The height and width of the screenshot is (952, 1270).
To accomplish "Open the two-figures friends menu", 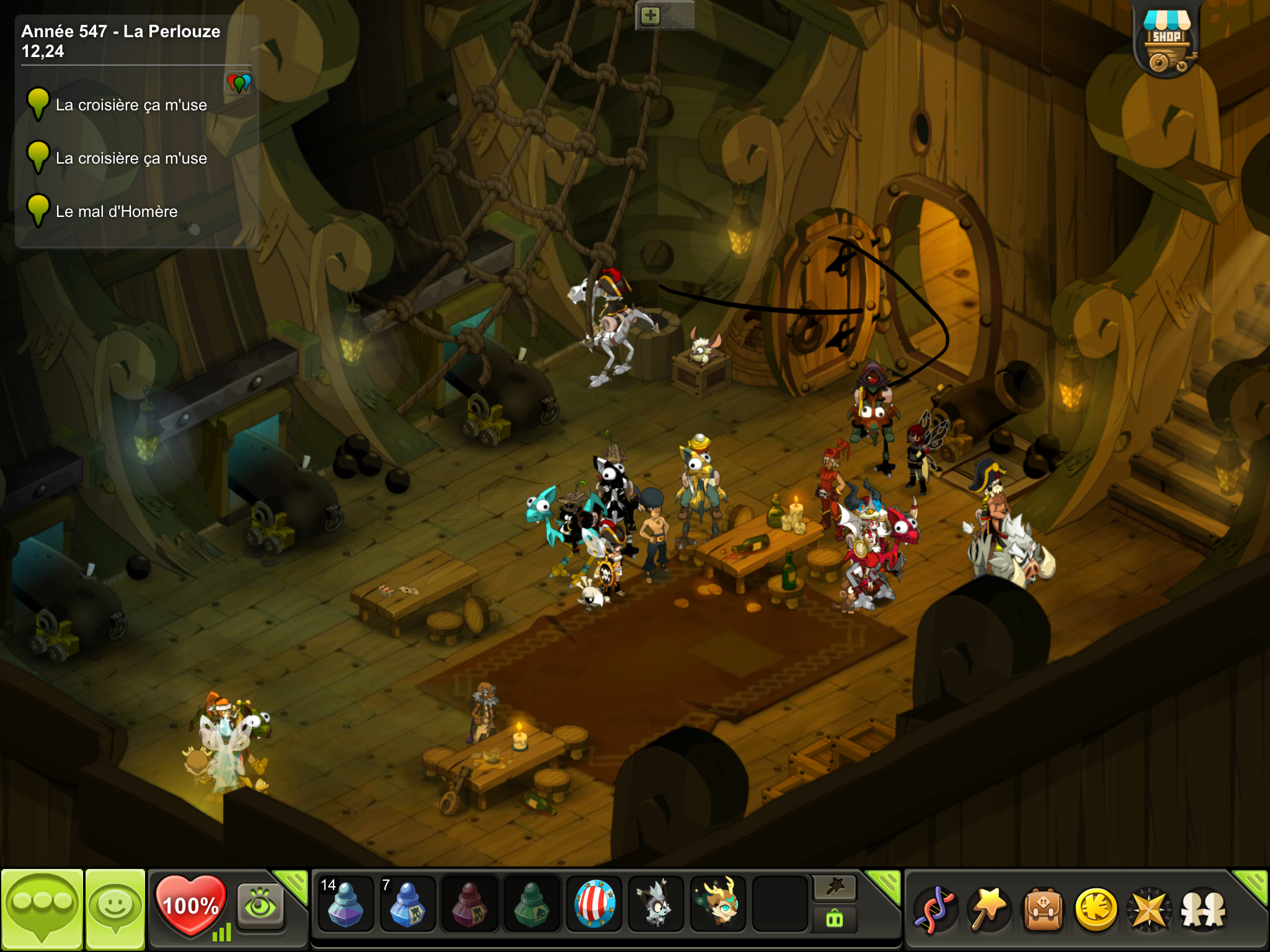I will [x=1203, y=910].
